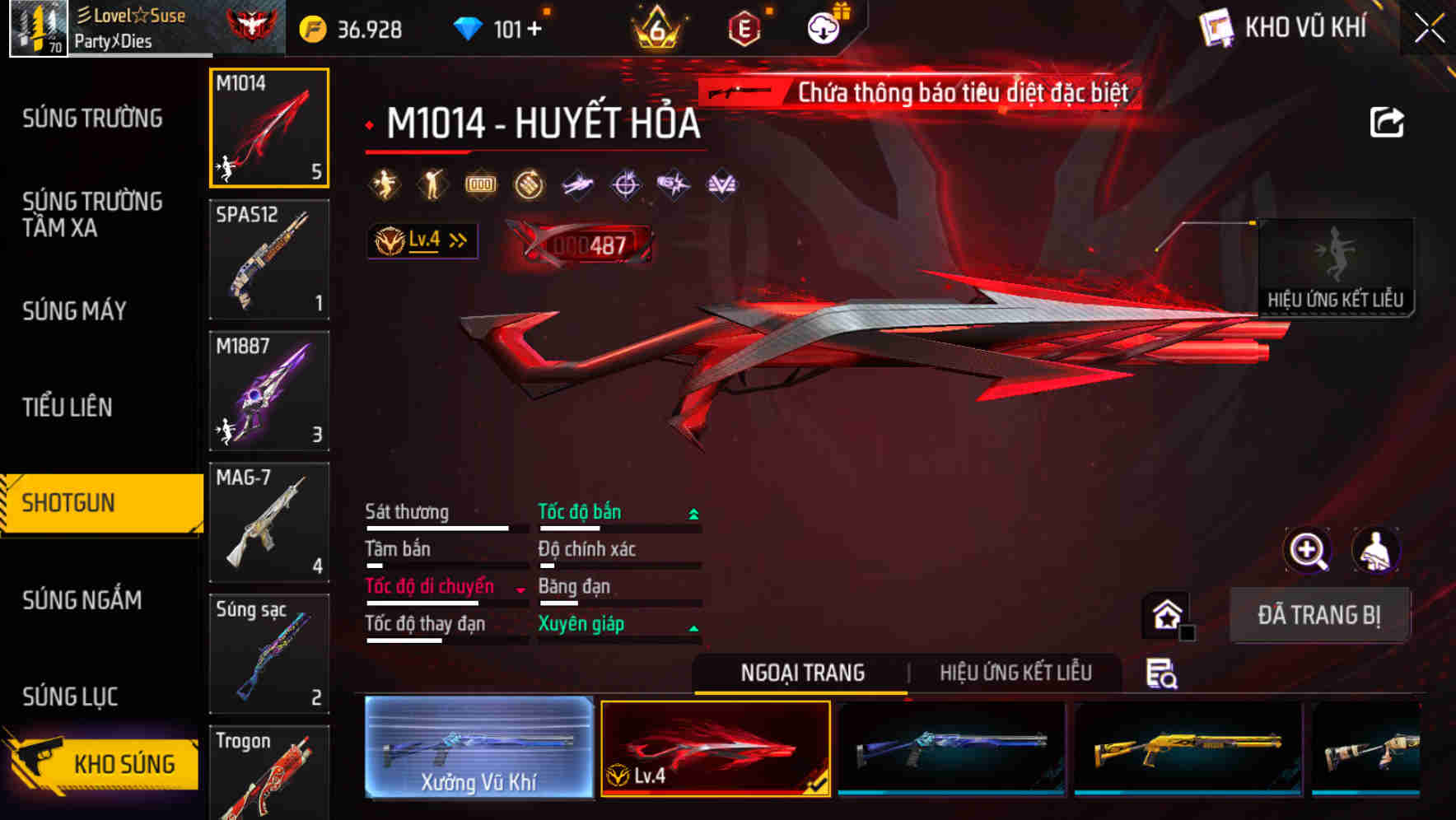Open the zoom magnifier preview icon
Image resolution: width=1456 pixels, height=820 pixels.
tap(1308, 551)
